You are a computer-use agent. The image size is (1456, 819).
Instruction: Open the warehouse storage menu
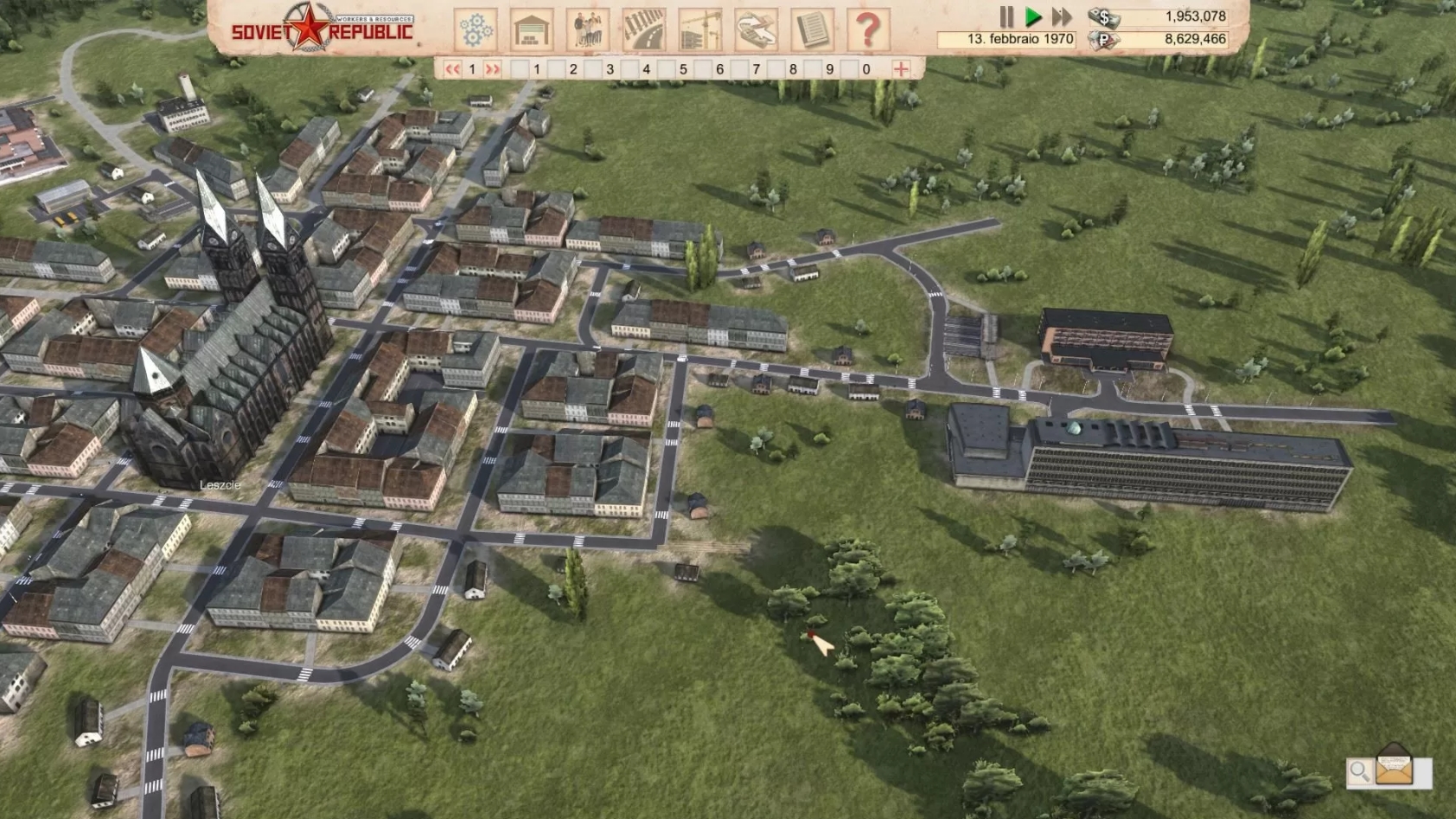[x=531, y=29]
